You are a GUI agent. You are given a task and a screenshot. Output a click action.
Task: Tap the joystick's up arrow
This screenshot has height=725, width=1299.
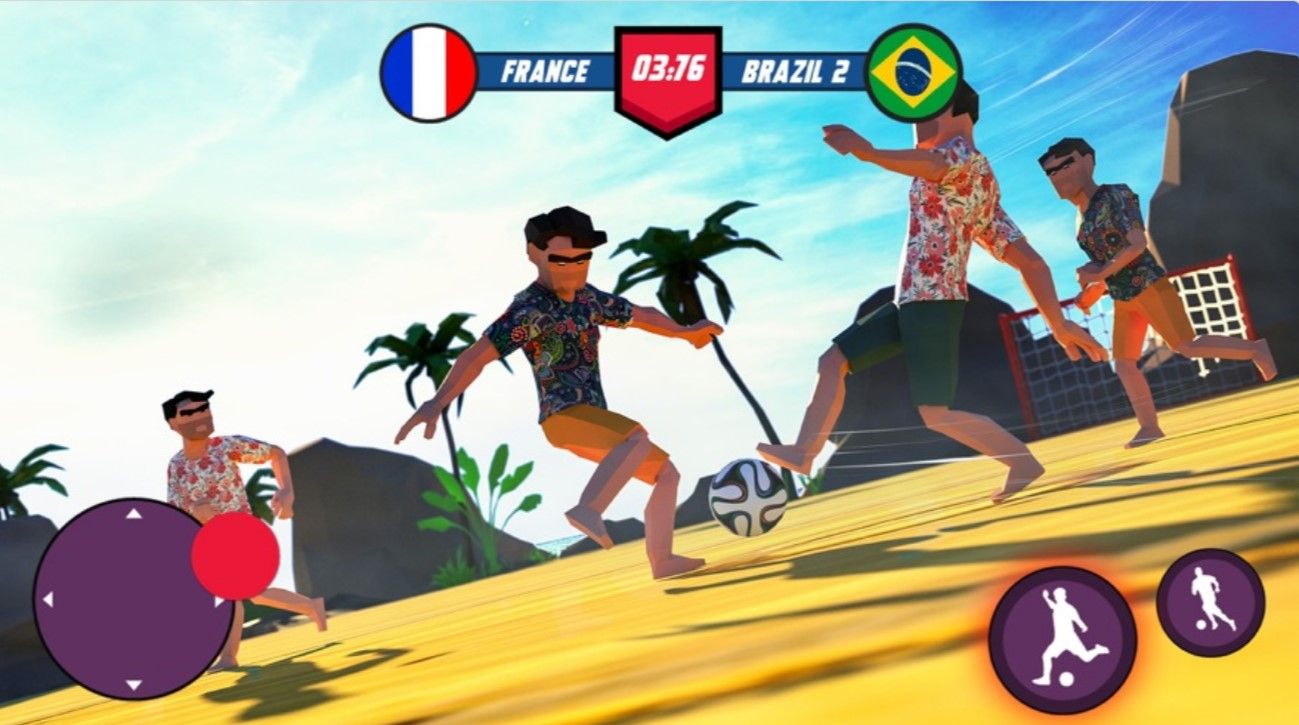(134, 514)
